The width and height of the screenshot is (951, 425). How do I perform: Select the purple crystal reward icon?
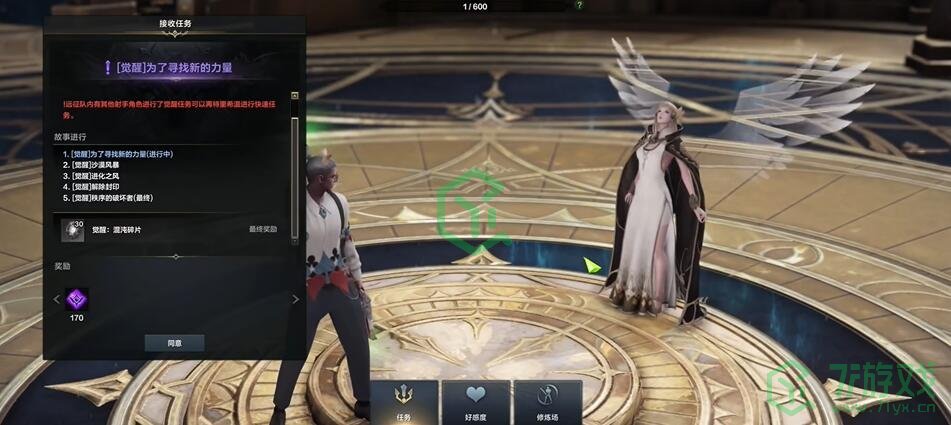coord(77,298)
